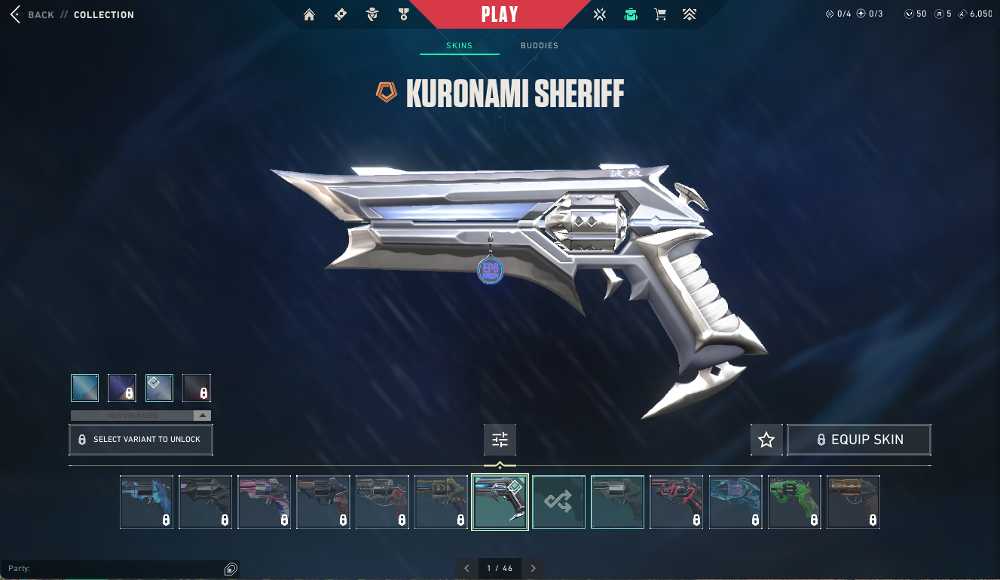
Task: Select the default gray Sheriff skin thumbnail
Action: click(617, 501)
